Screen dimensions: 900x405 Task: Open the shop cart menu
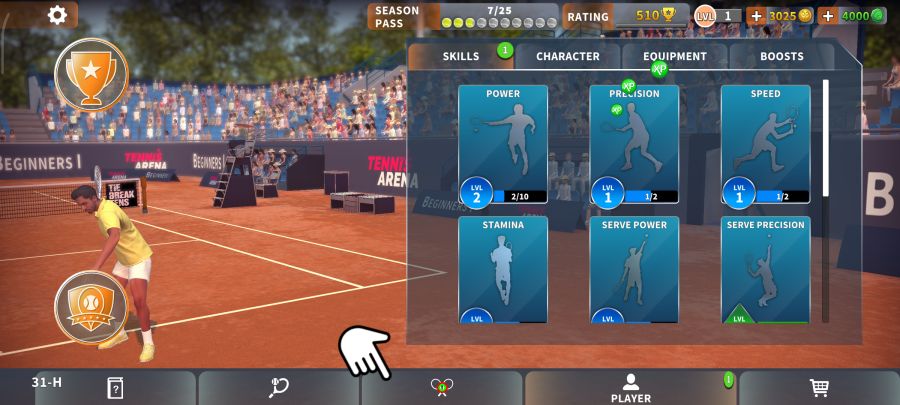click(819, 388)
